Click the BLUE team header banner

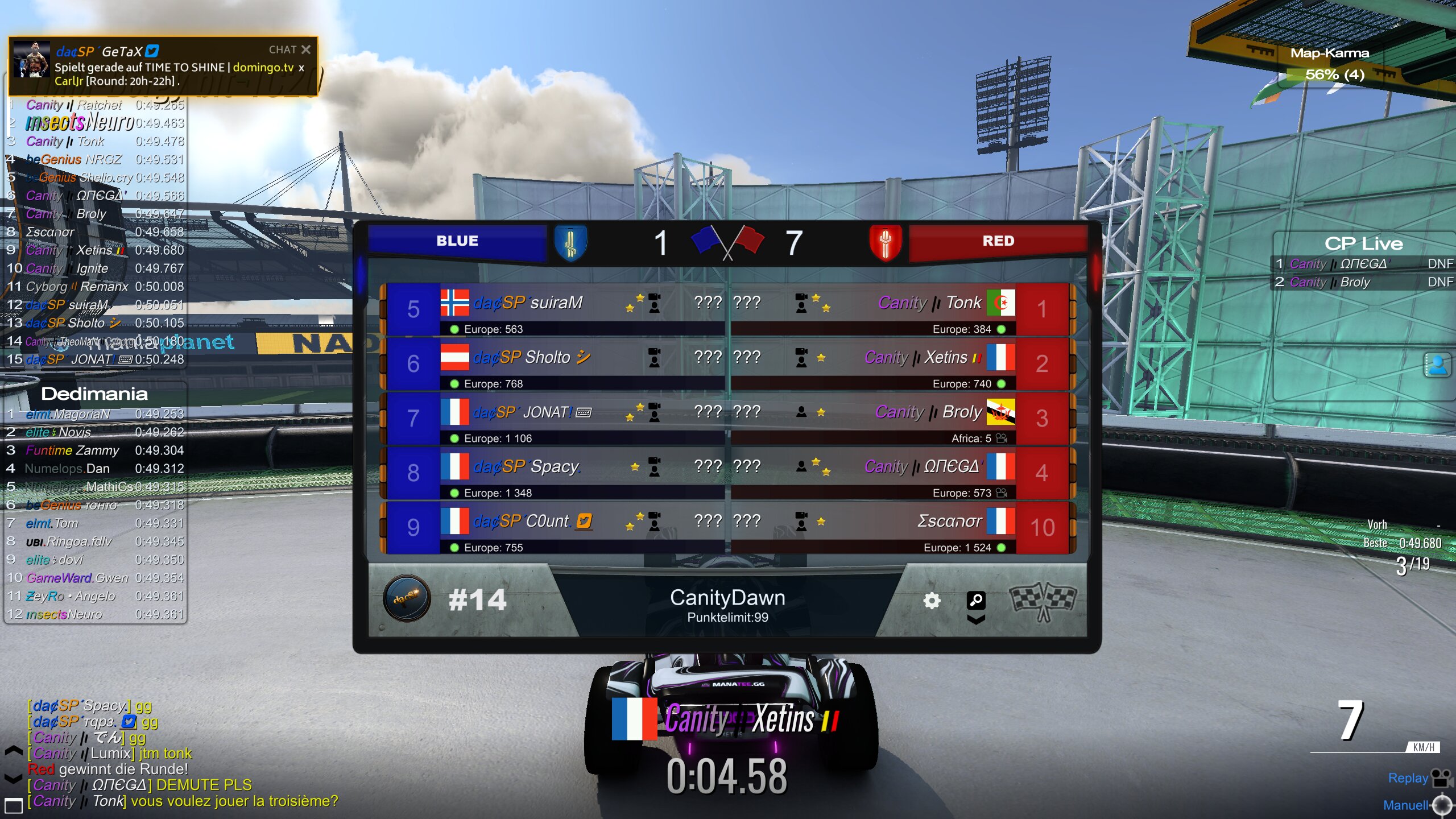(457, 241)
